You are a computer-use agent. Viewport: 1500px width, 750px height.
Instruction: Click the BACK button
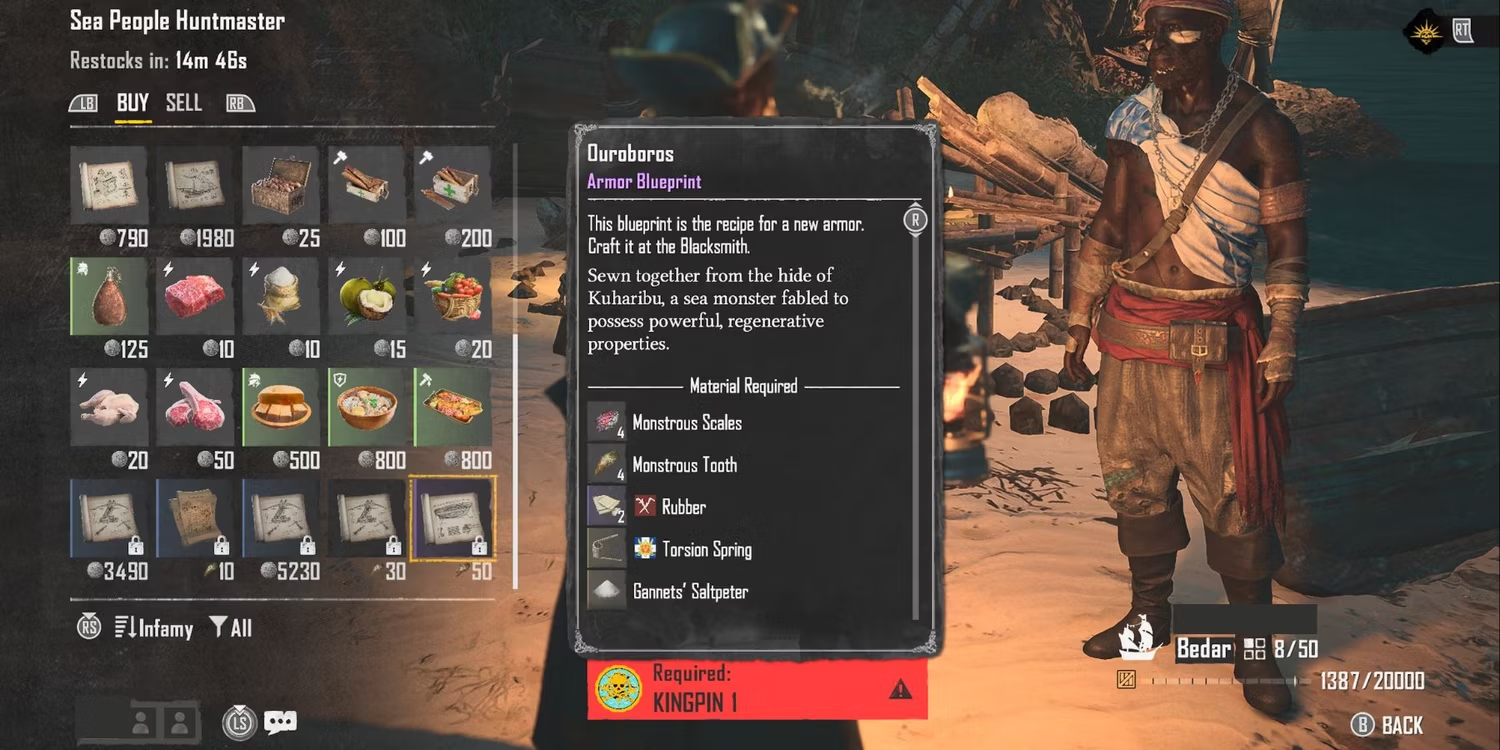pyautogui.click(x=1390, y=725)
